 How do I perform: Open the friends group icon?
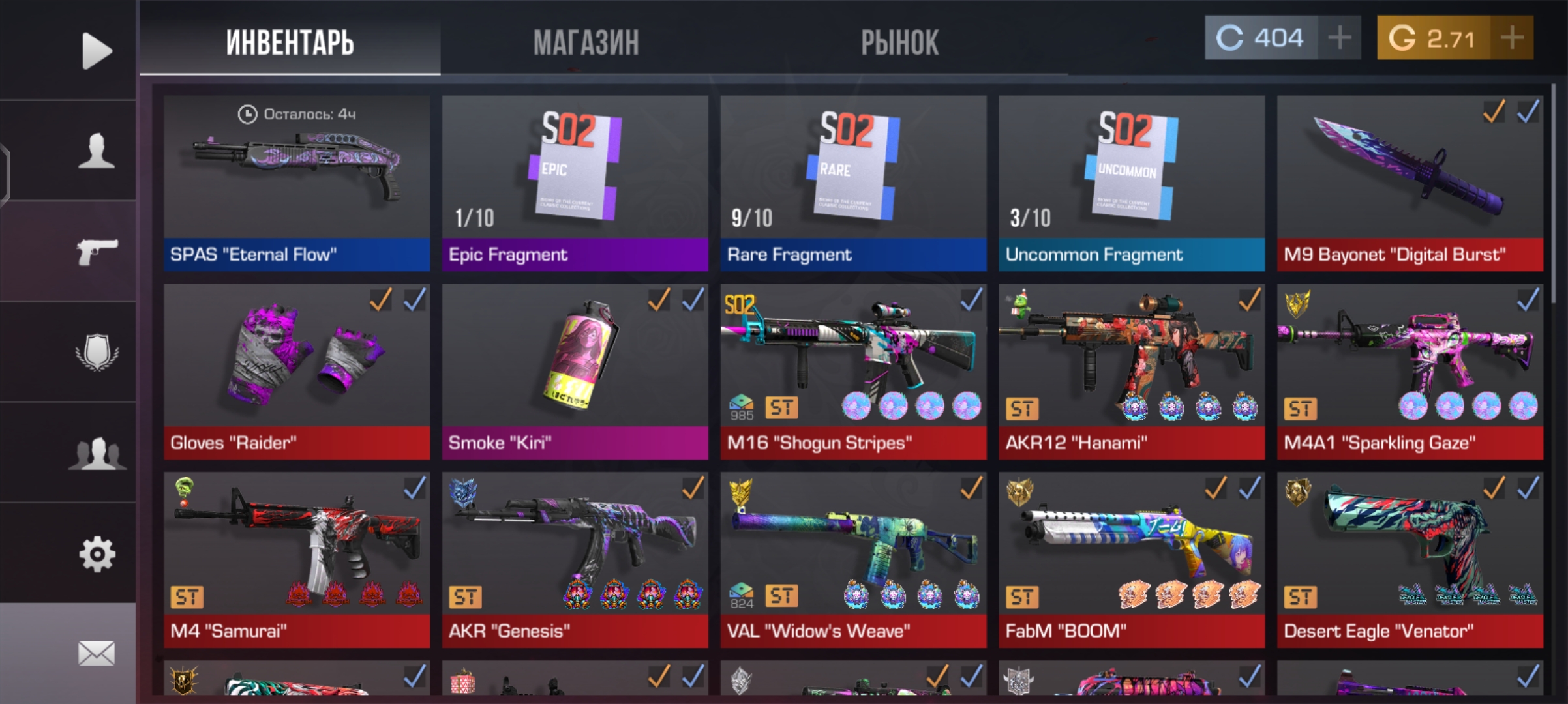pyautogui.click(x=97, y=453)
